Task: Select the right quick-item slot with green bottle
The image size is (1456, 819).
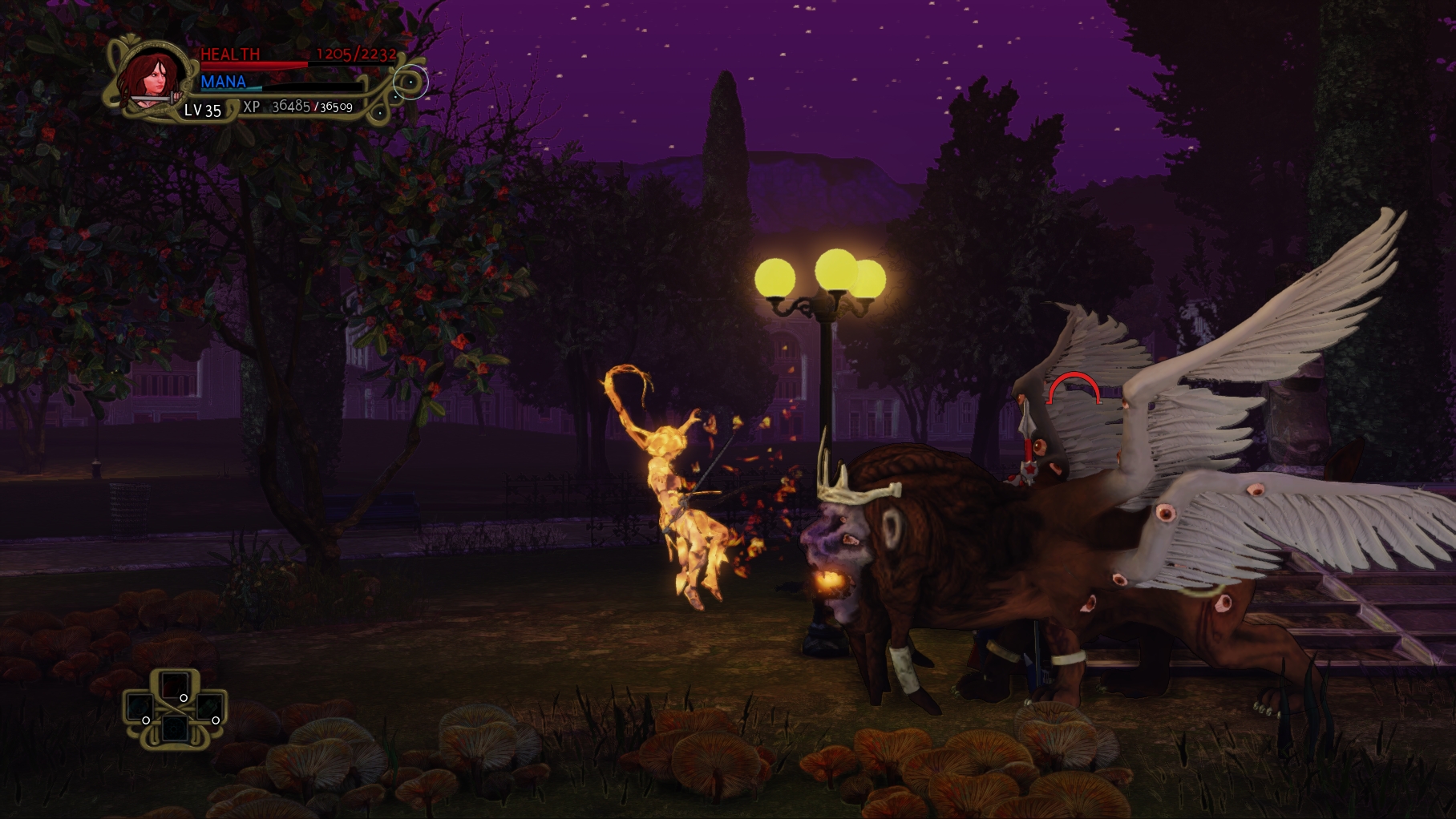Action: pyautogui.click(x=208, y=708)
